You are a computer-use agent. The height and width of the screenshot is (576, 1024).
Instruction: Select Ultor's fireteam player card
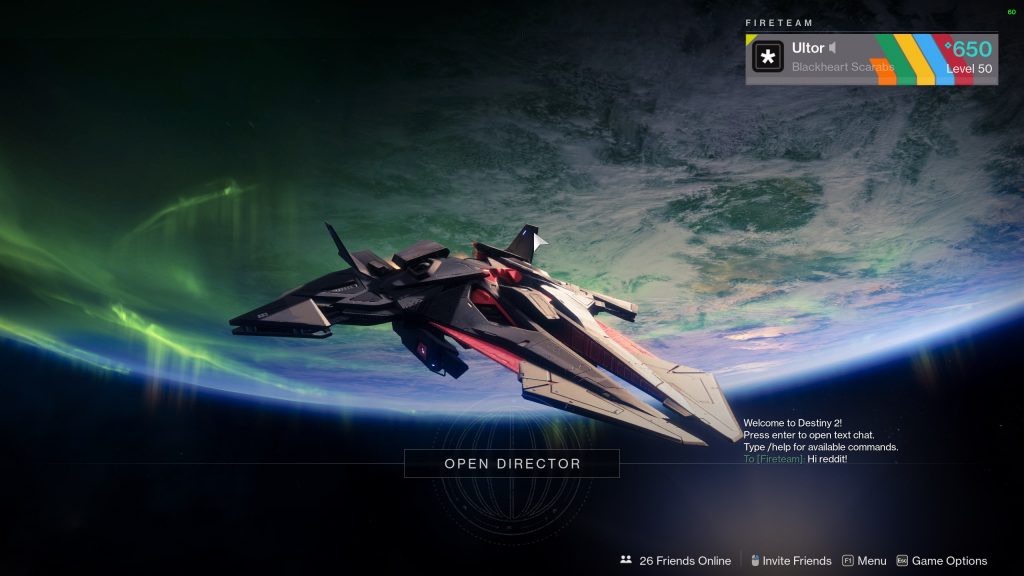coord(871,59)
